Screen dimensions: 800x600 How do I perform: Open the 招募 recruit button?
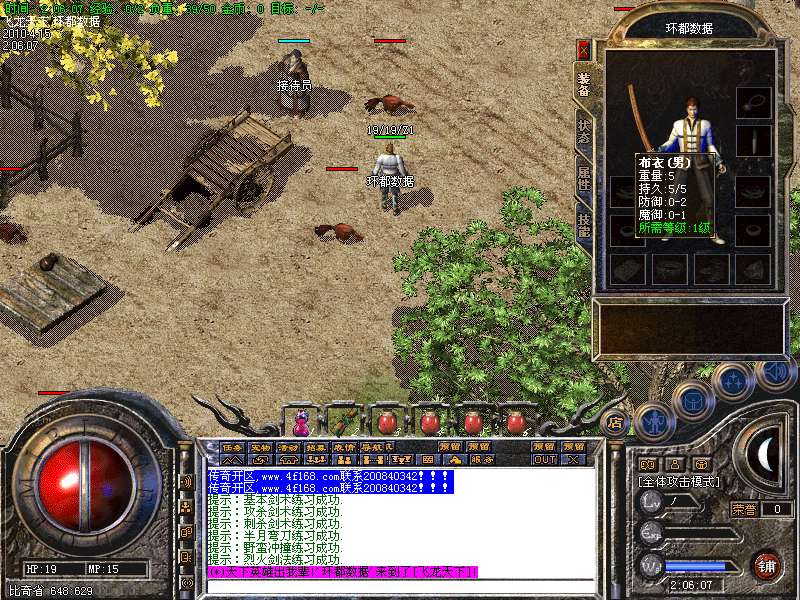click(x=316, y=446)
